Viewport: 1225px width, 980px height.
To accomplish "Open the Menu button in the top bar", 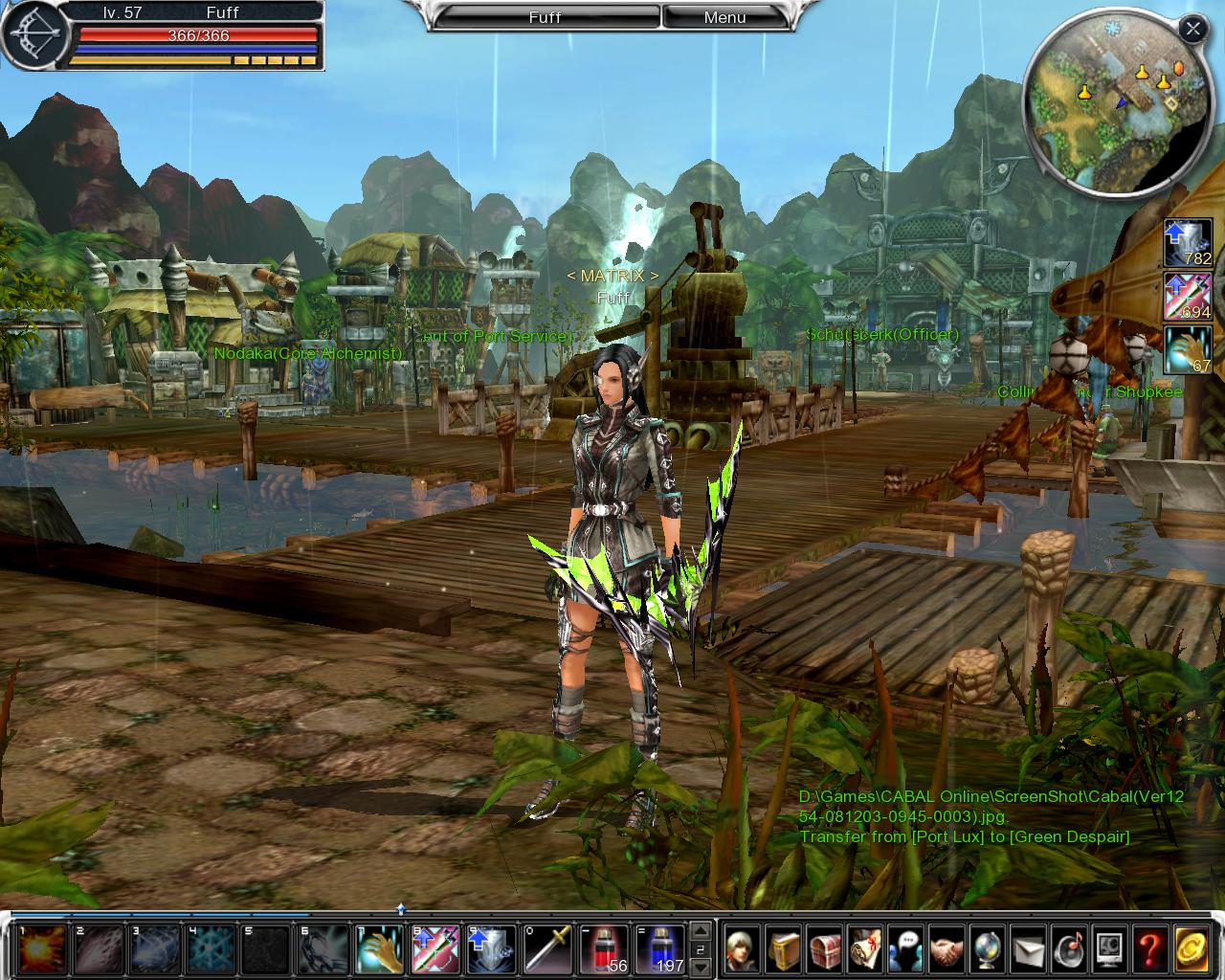I will click(724, 17).
